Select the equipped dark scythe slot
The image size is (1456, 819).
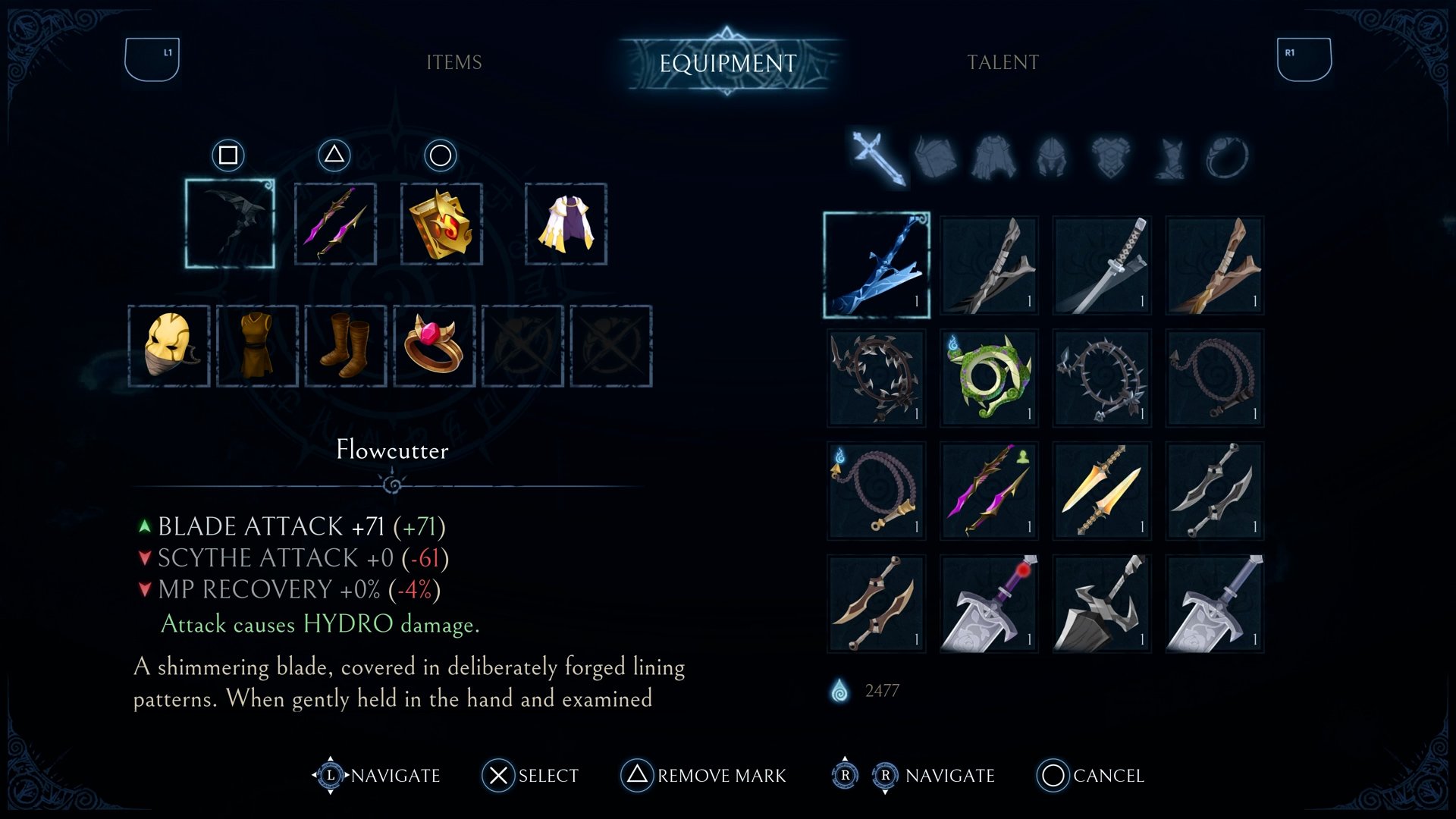click(230, 224)
